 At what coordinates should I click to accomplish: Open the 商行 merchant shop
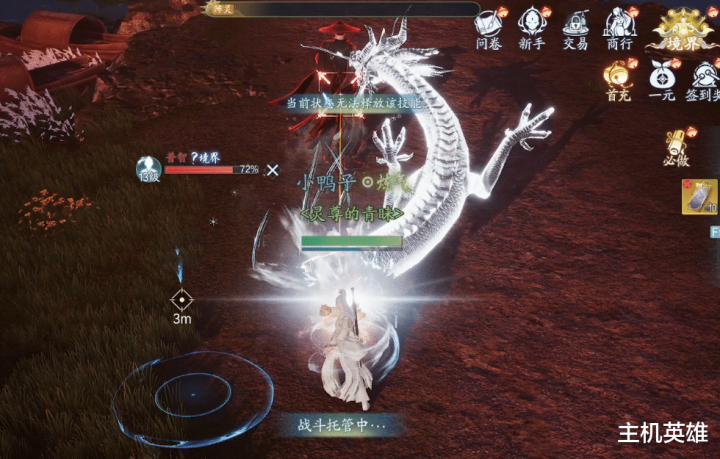point(618,27)
